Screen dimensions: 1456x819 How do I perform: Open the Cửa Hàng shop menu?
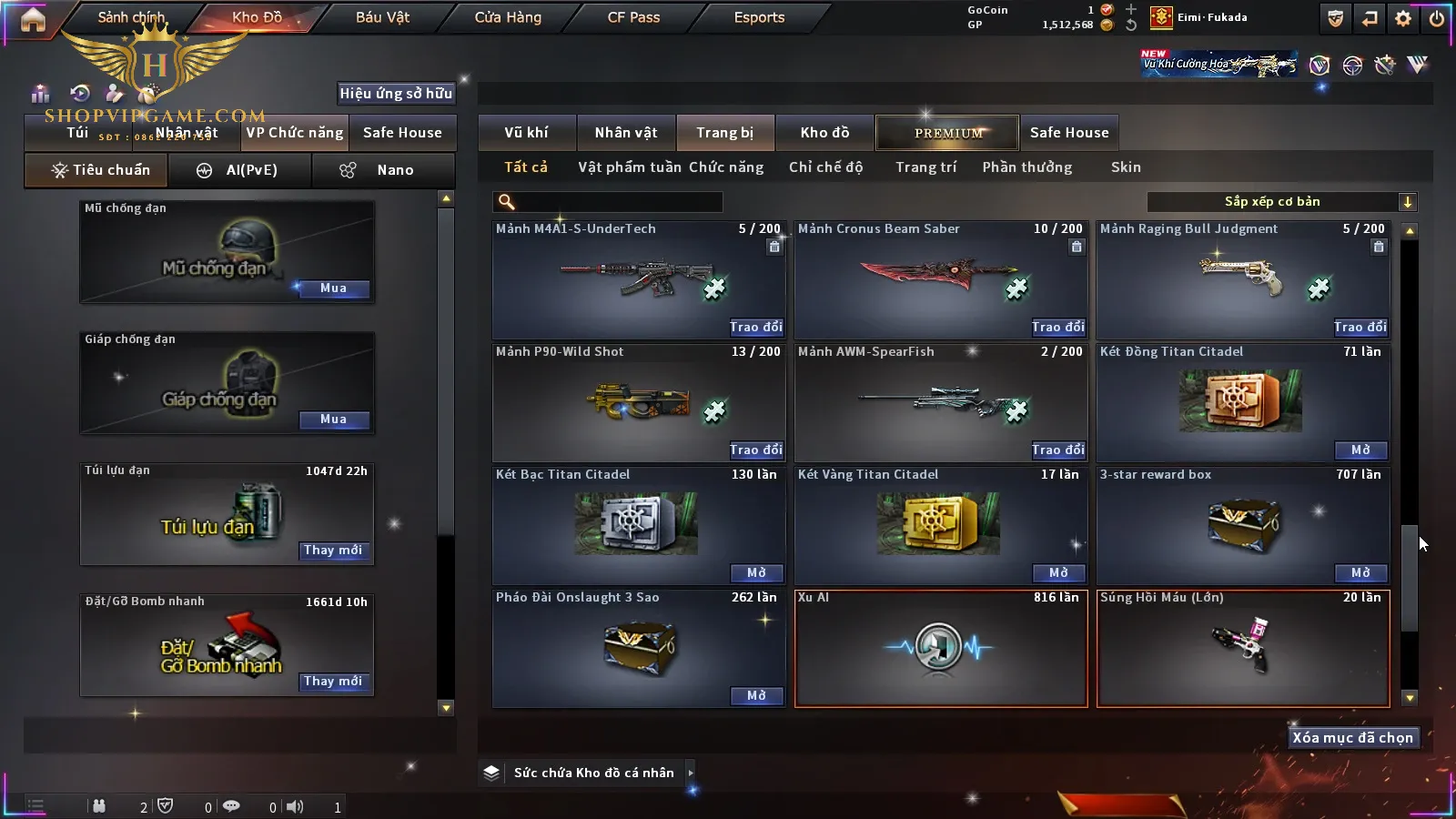[508, 17]
